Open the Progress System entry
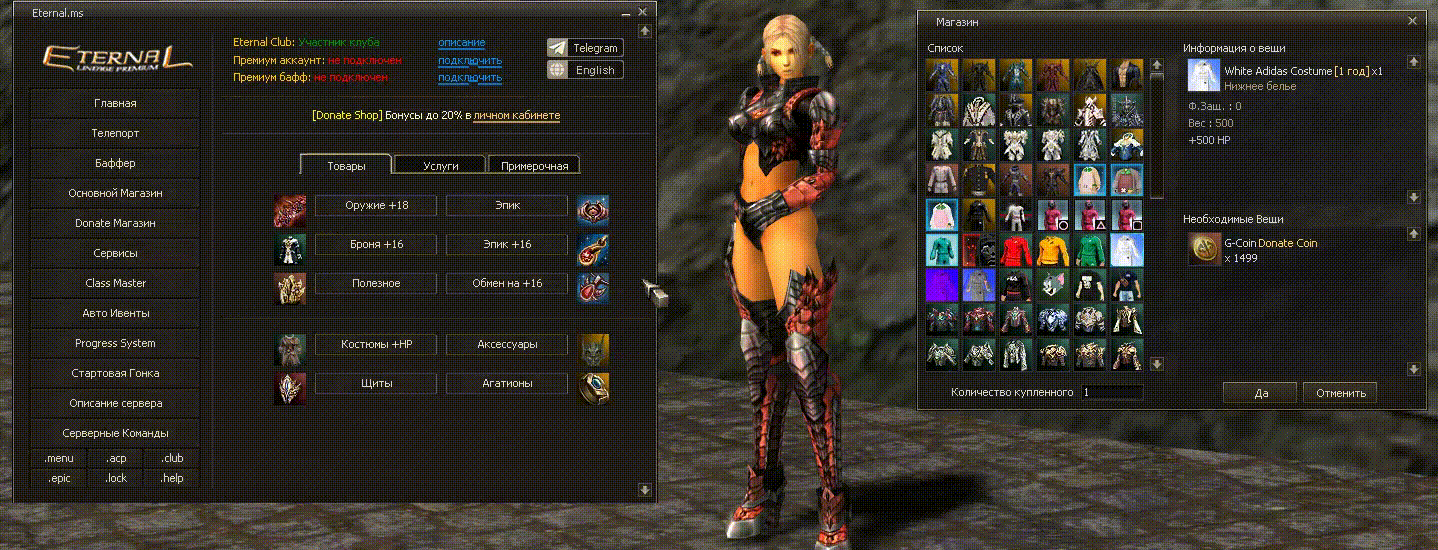This screenshot has height=550, width=1438. coord(115,343)
